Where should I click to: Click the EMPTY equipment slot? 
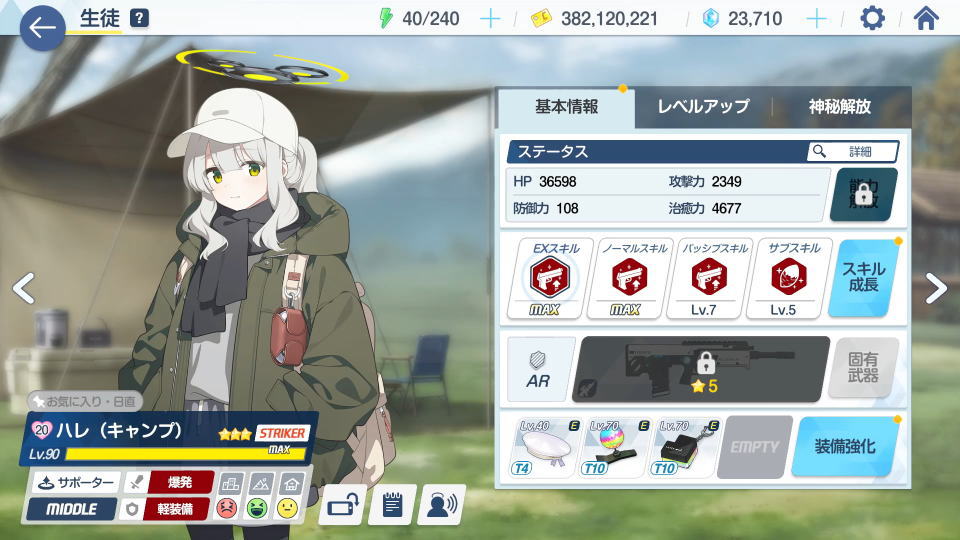point(755,446)
